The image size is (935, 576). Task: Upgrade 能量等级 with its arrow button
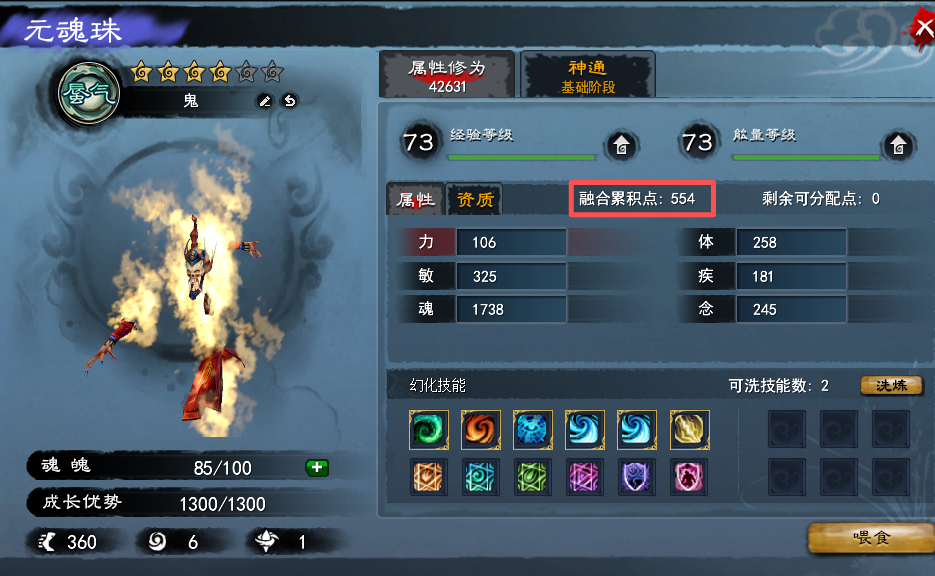[x=899, y=145]
